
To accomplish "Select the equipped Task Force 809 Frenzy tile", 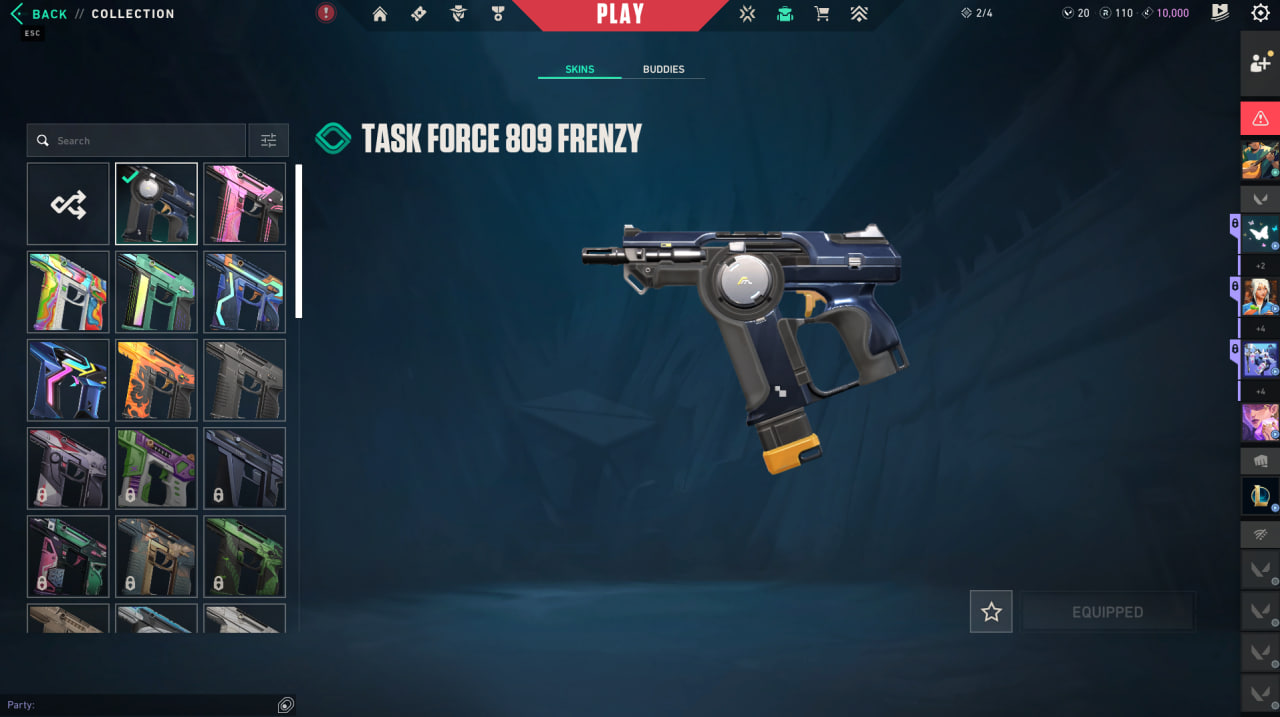I will (x=156, y=204).
